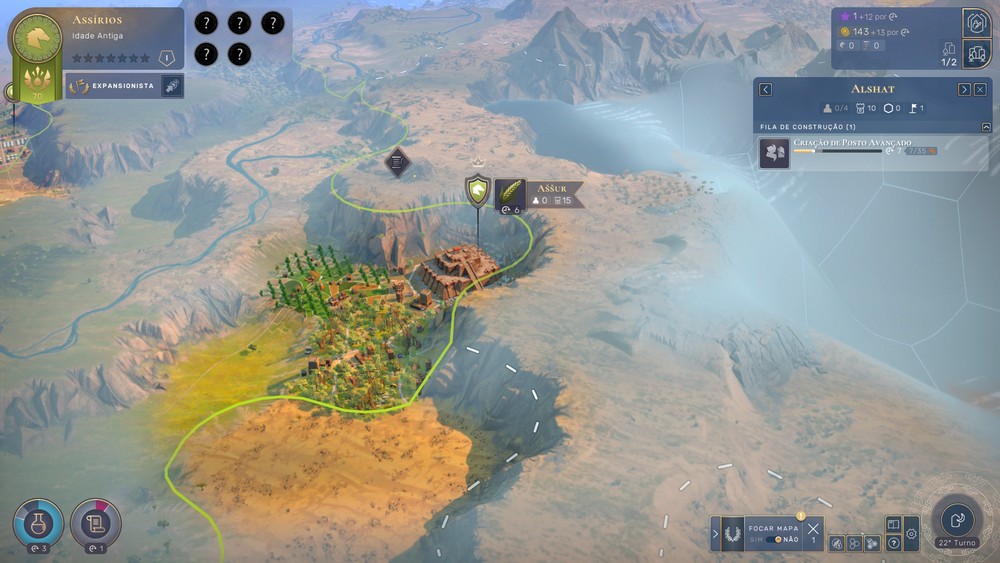This screenshot has width=1000, height=563.
Task: Open the game settings gear
Action: [911, 534]
